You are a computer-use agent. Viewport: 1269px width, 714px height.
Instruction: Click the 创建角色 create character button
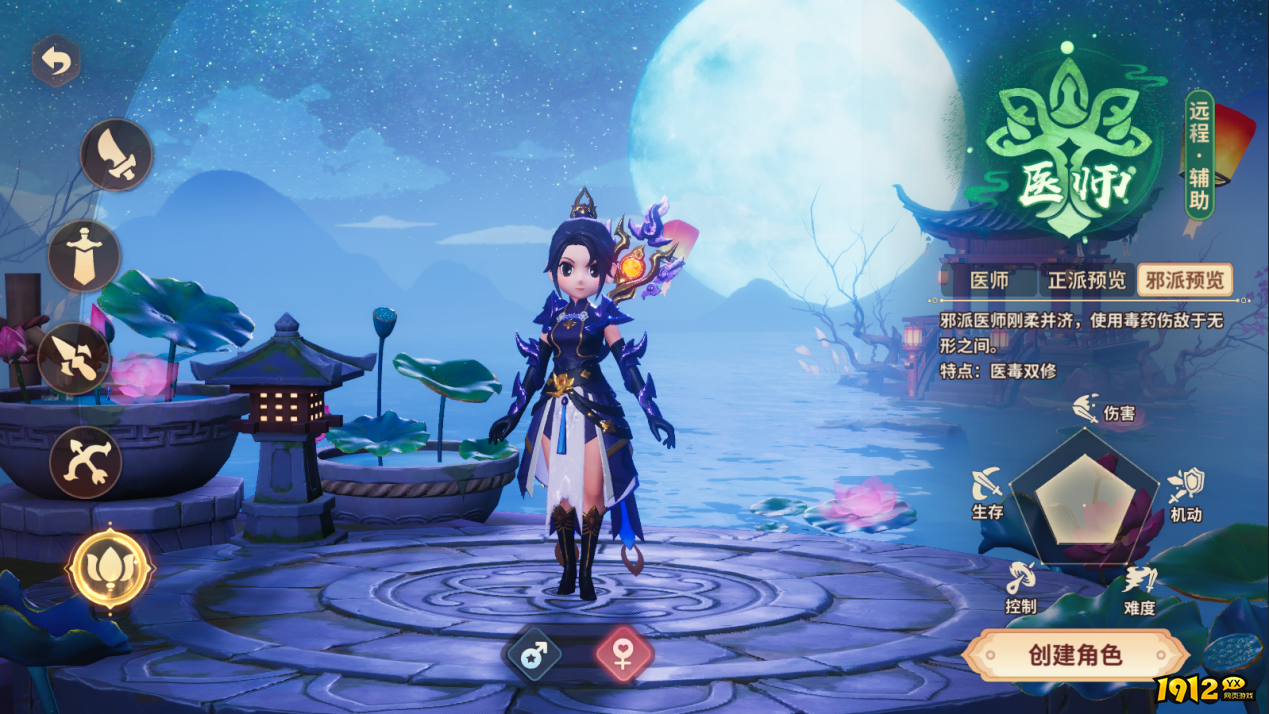[x=1076, y=656]
